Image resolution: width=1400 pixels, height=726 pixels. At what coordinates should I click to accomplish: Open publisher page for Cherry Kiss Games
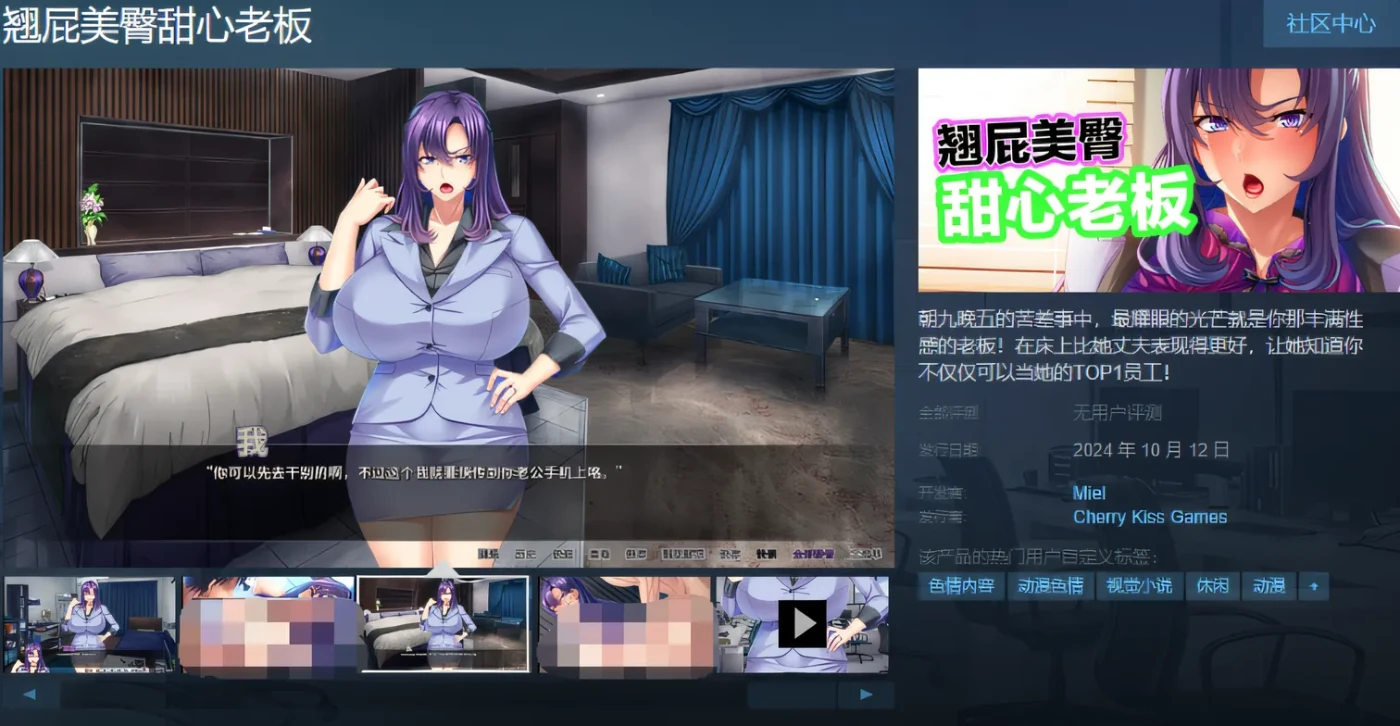coord(1150,517)
